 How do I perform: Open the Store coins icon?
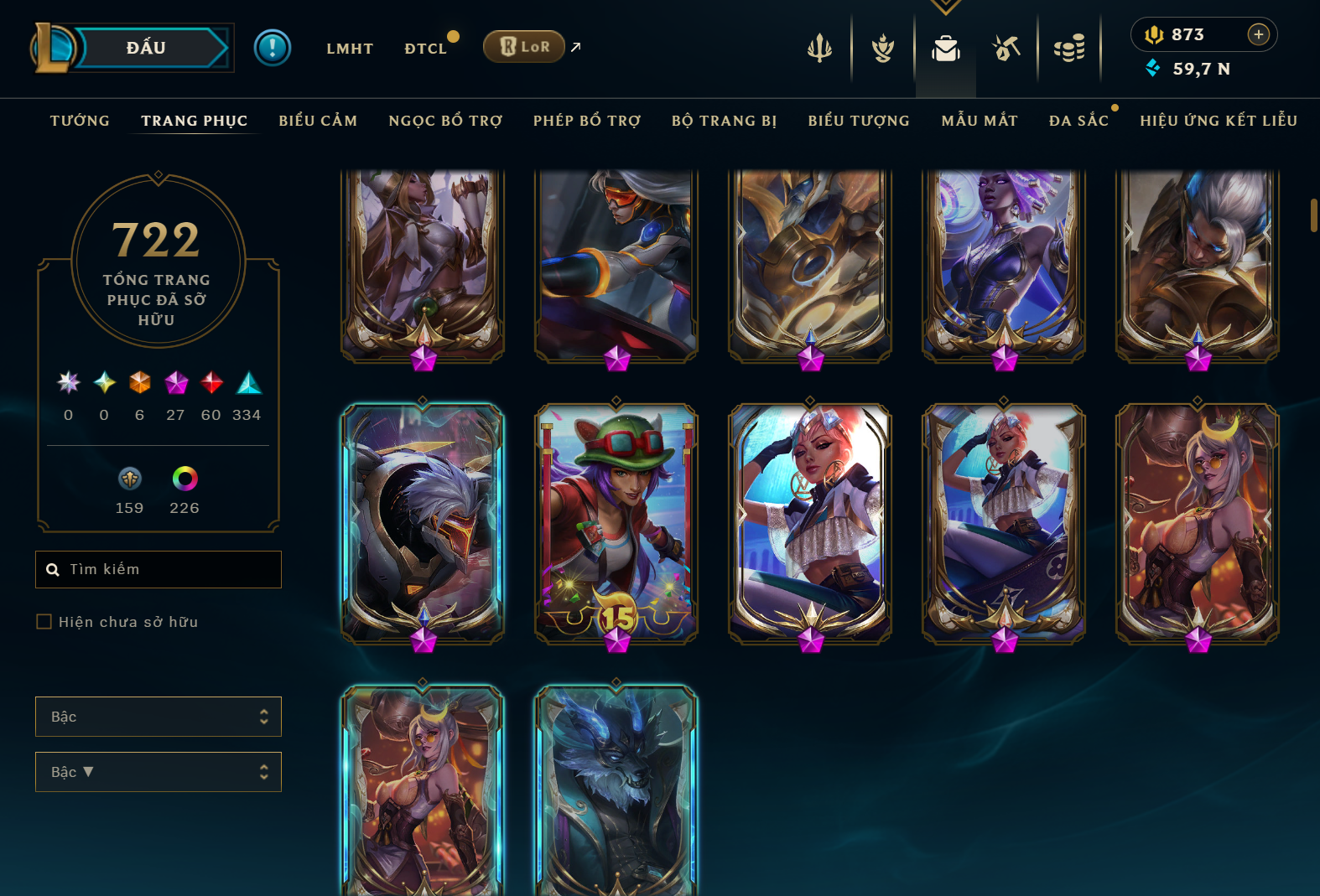(x=1069, y=48)
